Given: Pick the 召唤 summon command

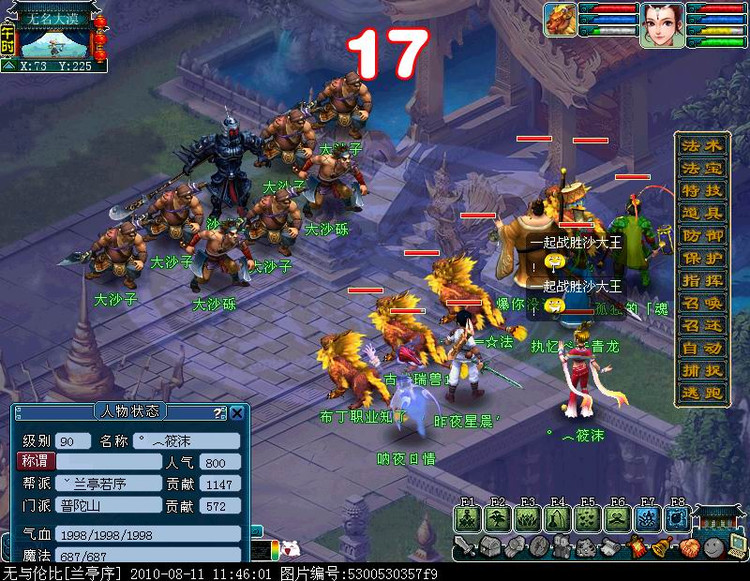Looking at the screenshot, I should [x=702, y=303].
